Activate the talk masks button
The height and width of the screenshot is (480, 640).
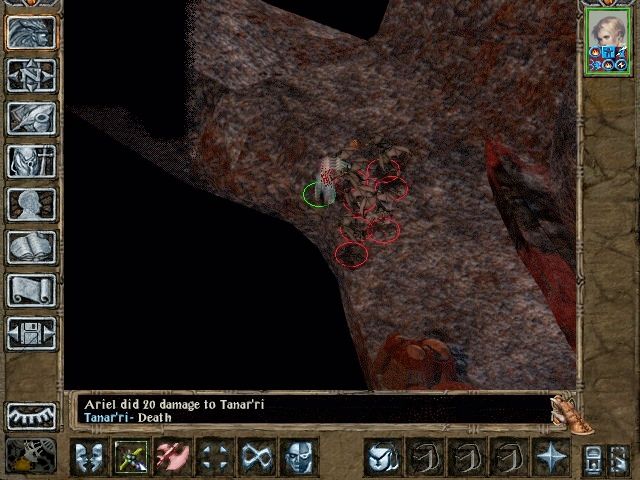coord(89,457)
